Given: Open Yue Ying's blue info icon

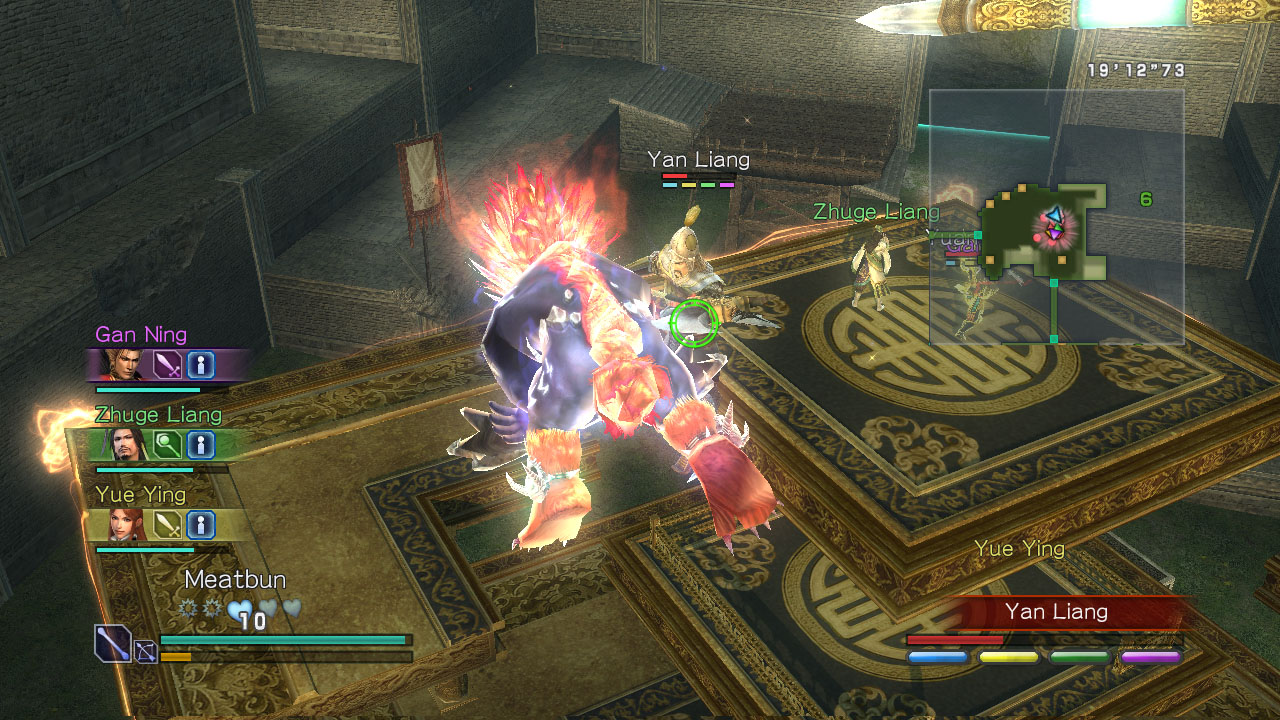Looking at the screenshot, I should tap(201, 525).
